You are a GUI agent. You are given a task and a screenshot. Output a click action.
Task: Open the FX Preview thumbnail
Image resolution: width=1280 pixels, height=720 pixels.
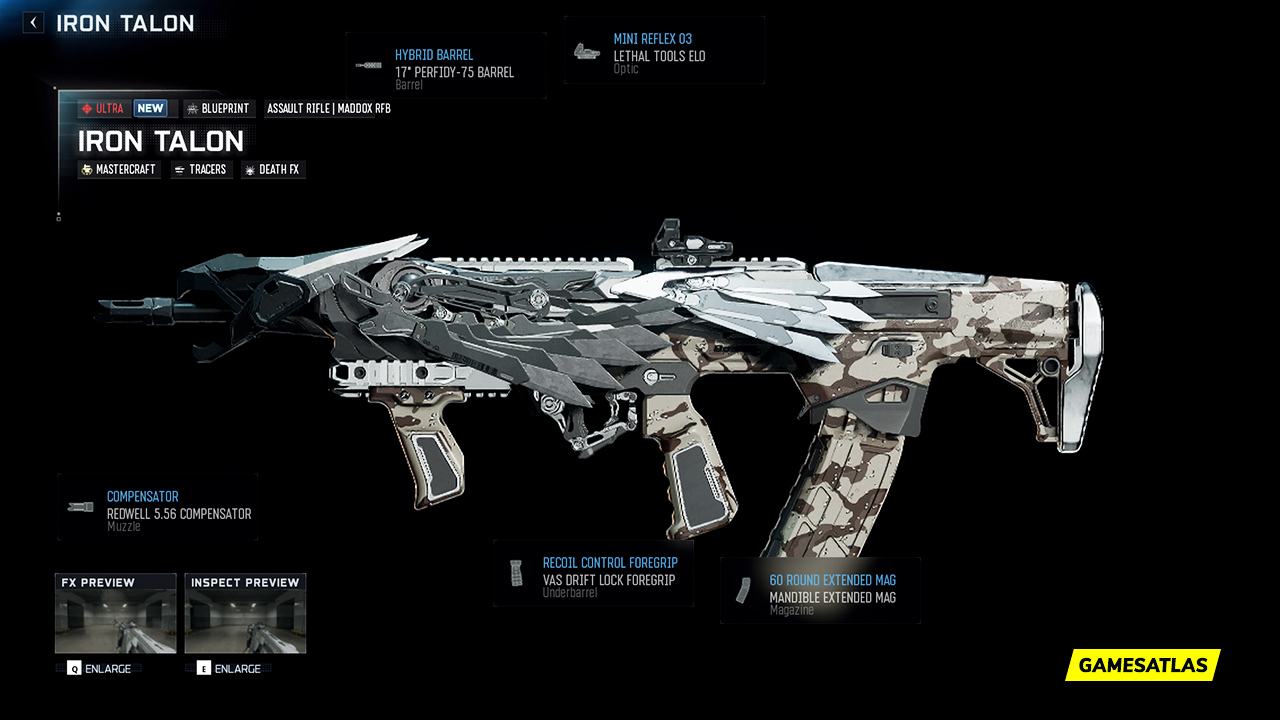point(114,613)
